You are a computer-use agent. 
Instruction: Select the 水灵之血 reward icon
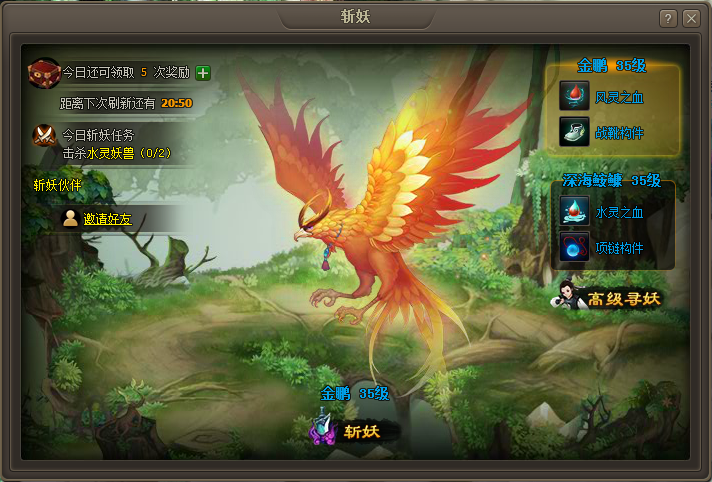click(574, 212)
